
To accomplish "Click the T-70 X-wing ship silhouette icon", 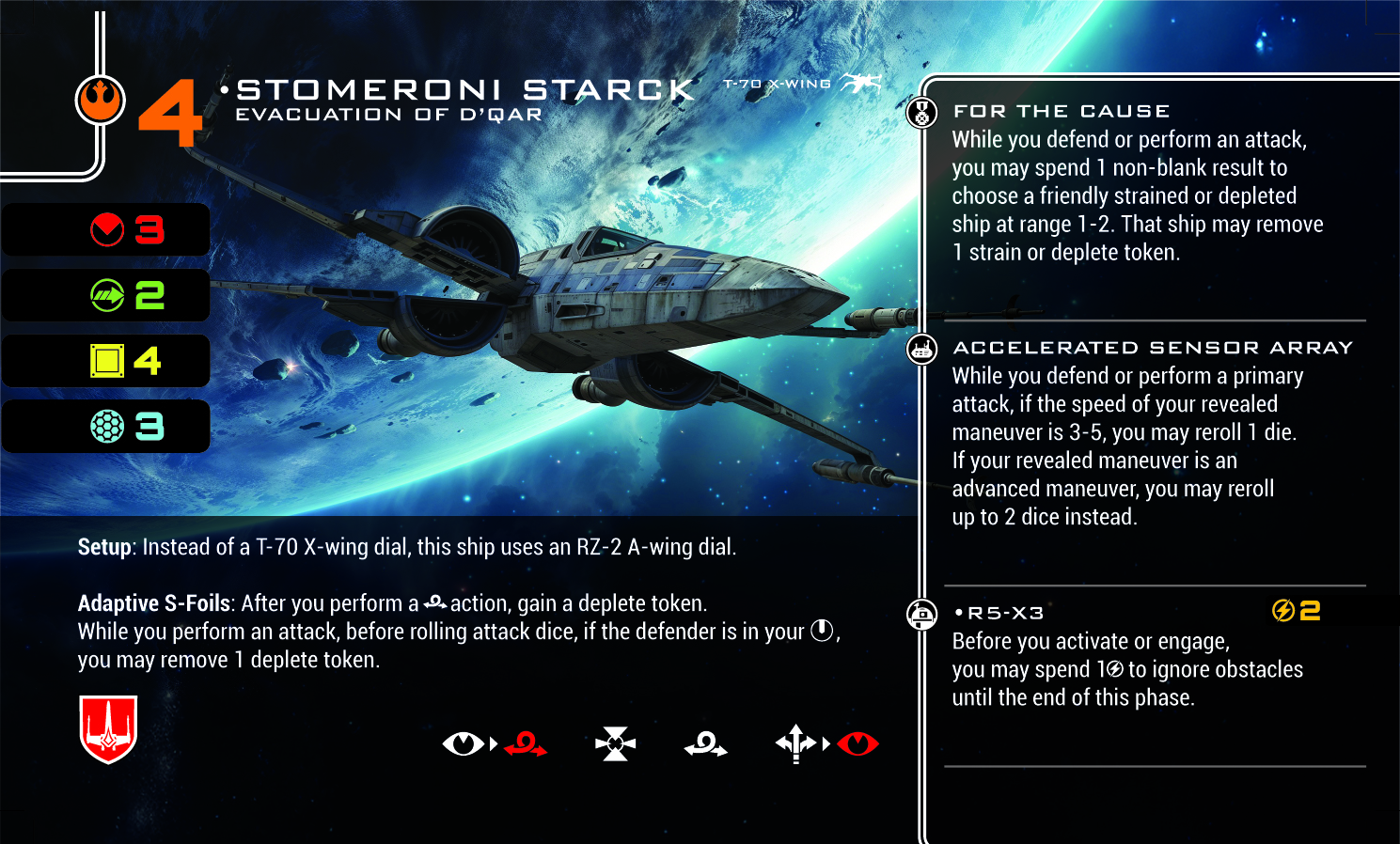I will [860, 84].
